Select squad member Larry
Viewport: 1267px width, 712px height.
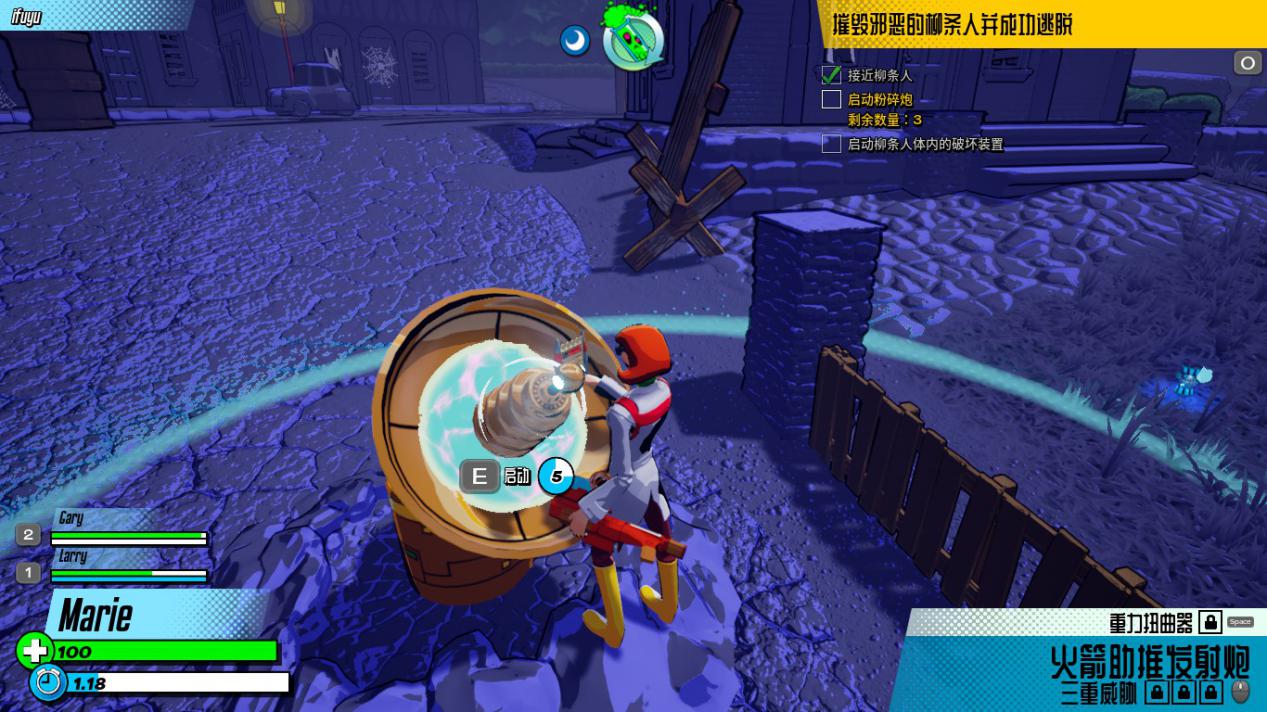click(x=73, y=556)
